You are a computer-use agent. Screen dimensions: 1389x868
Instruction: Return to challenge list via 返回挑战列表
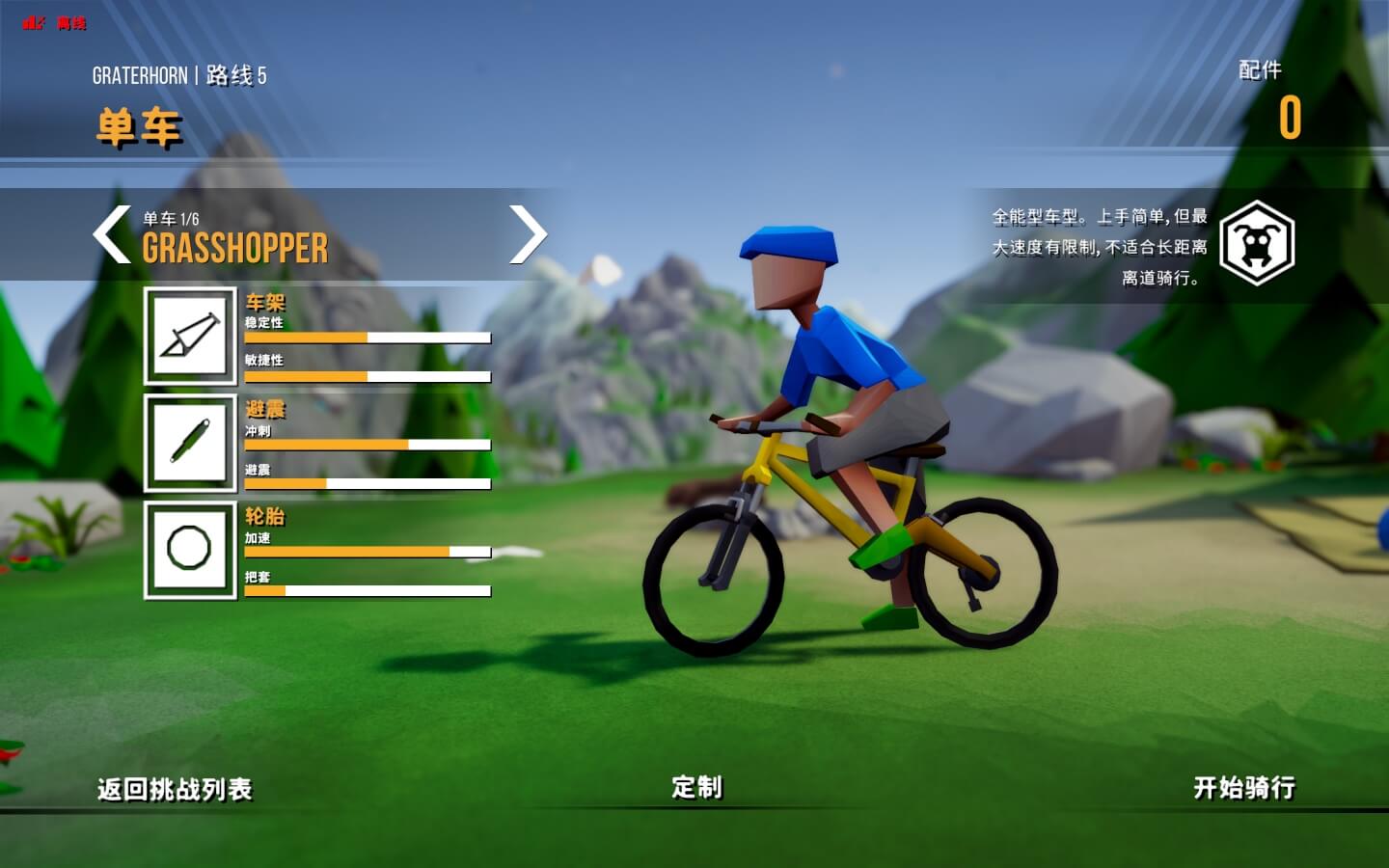(x=175, y=789)
